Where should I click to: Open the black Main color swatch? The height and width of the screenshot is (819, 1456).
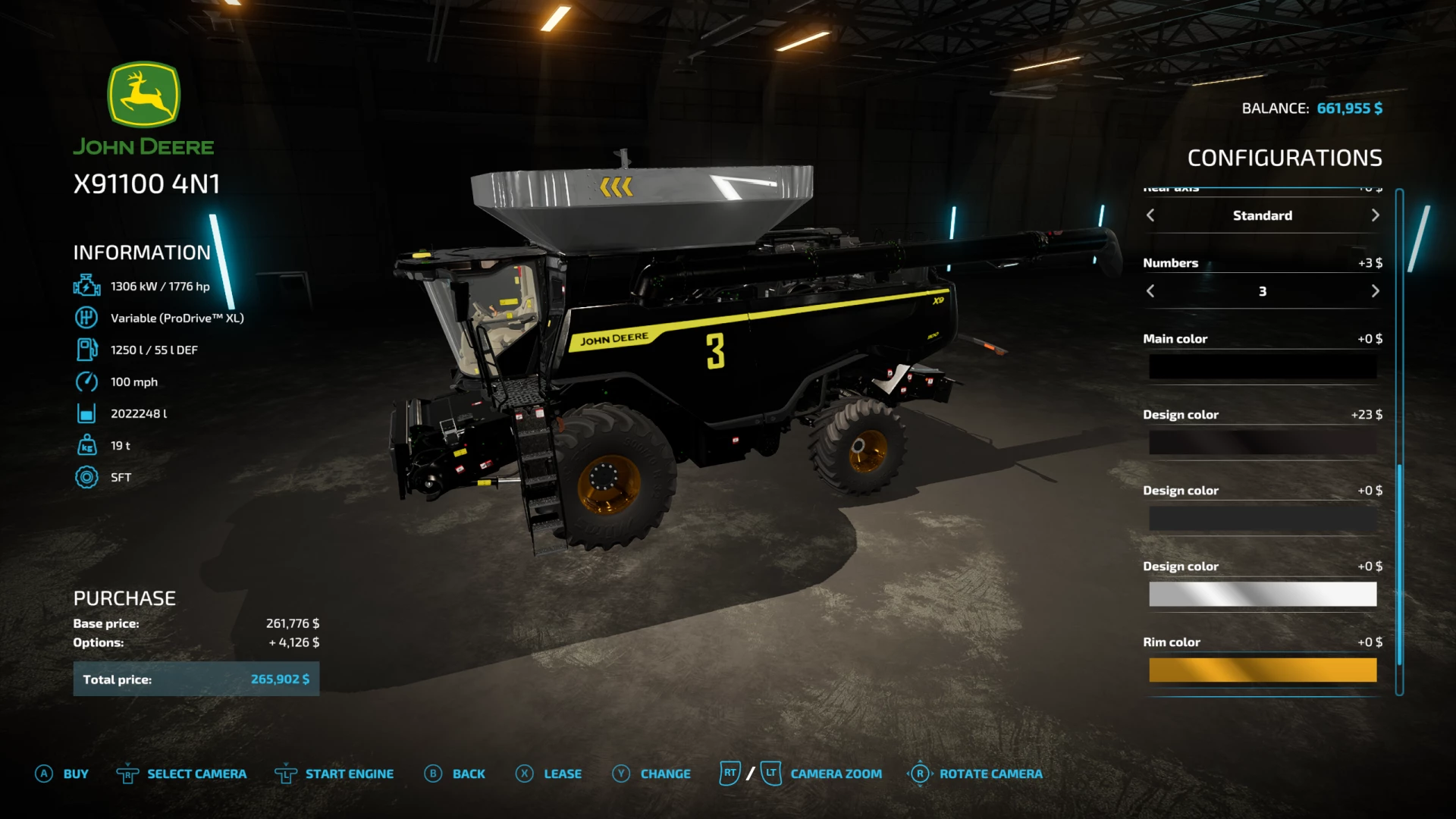click(x=1262, y=367)
